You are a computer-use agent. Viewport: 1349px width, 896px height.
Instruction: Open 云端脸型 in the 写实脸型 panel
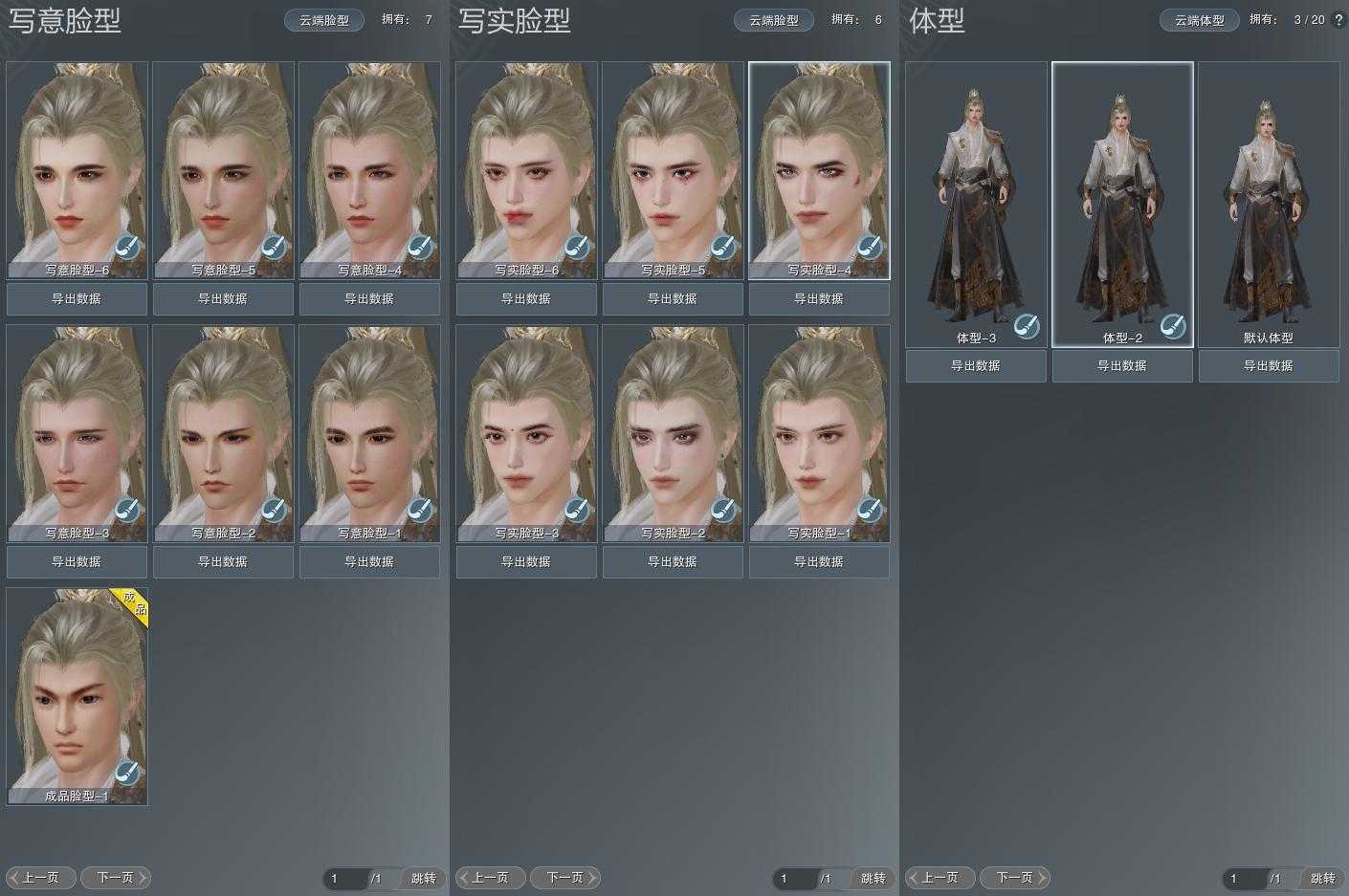coord(774,20)
